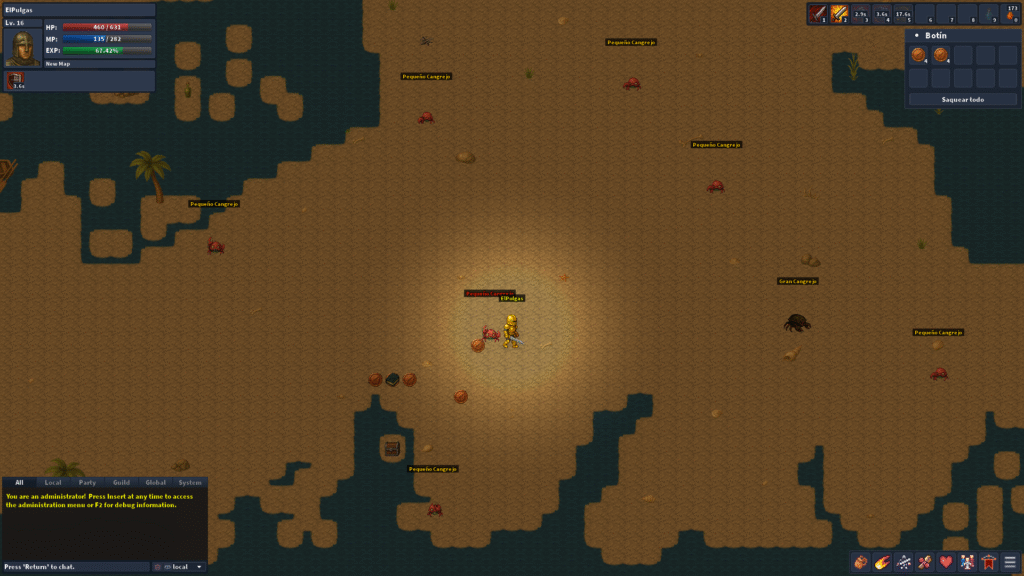Open the crossed scroll quest icon
The image size is (1024, 576).
tap(925, 562)
